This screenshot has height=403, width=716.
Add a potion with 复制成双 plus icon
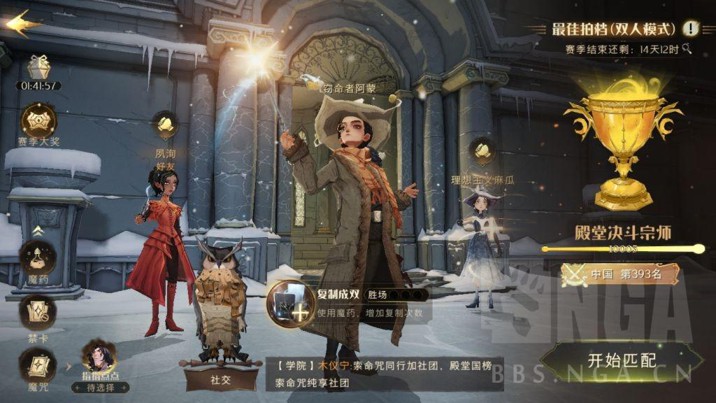click(289, 302)
